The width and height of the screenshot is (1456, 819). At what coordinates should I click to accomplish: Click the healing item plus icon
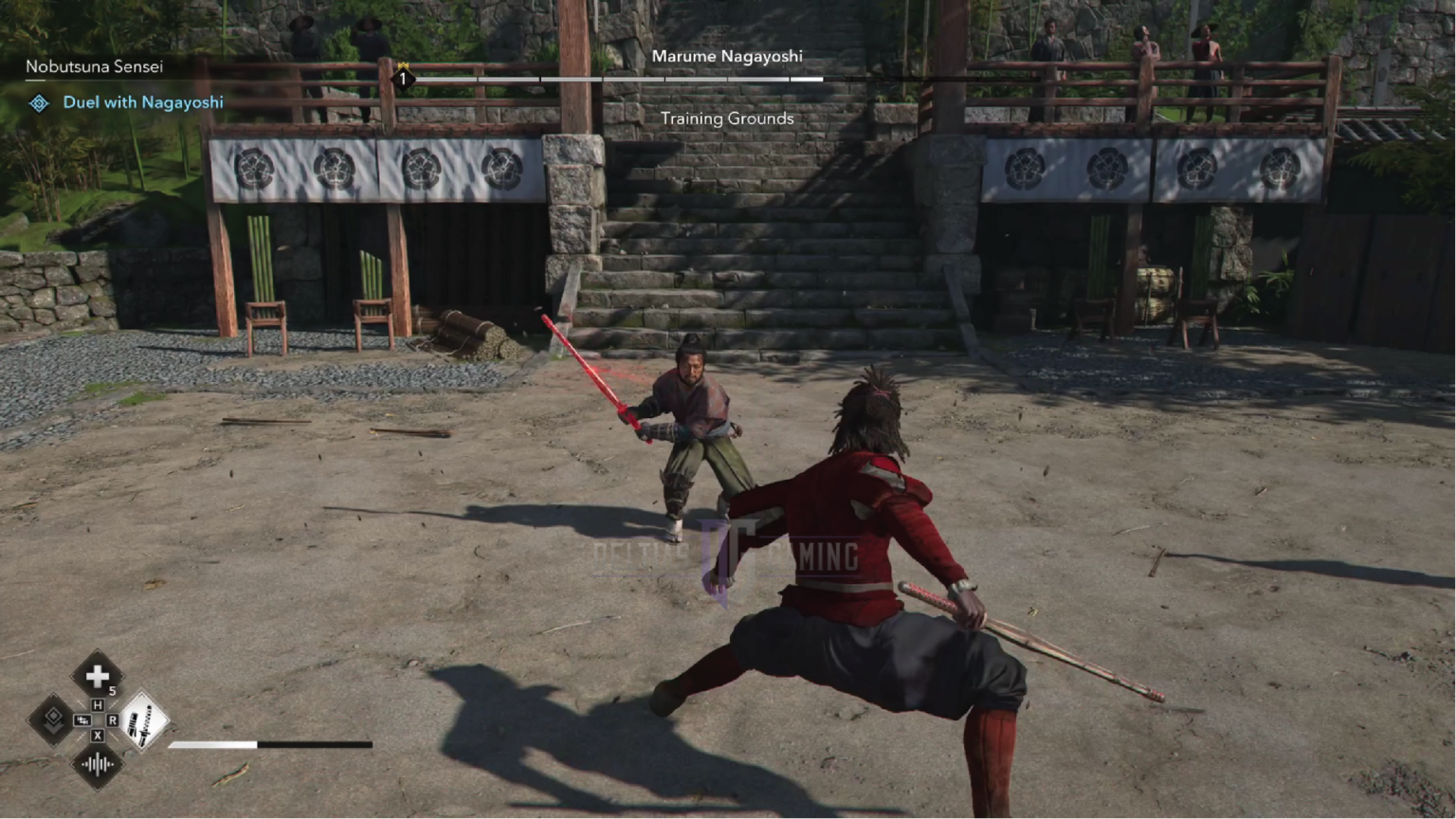click(98, 677)
